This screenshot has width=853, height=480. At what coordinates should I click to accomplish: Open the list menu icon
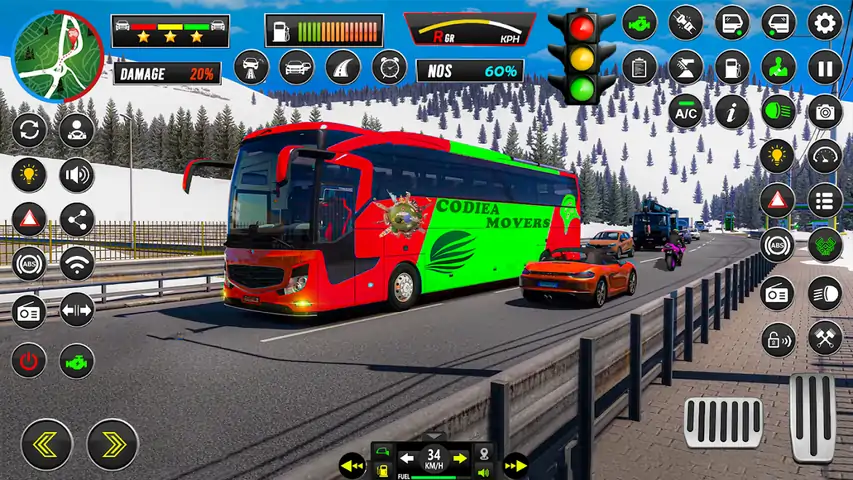tap(825, 199)
